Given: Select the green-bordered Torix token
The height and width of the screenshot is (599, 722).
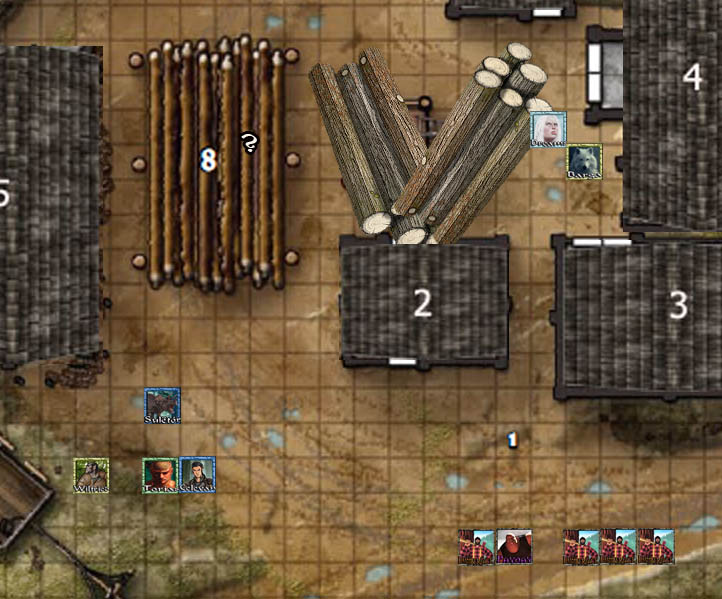Looking at the screenshot, I should pyautogui.click(x=160, y=475).
